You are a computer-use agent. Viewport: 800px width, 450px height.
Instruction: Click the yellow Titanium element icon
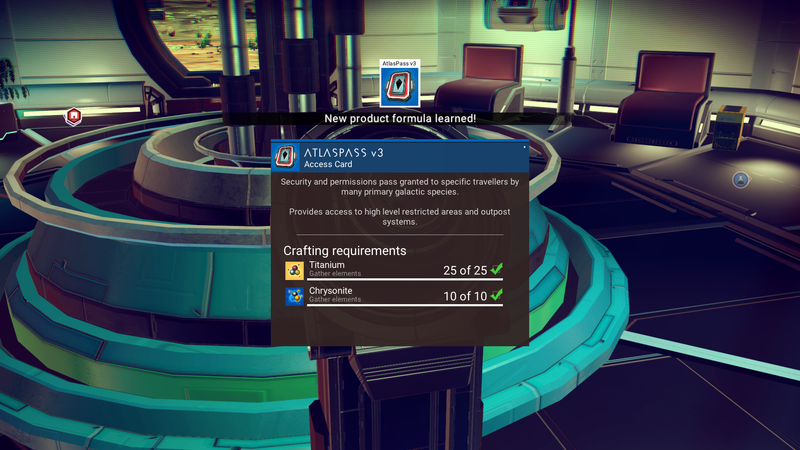tap(295, 269)
